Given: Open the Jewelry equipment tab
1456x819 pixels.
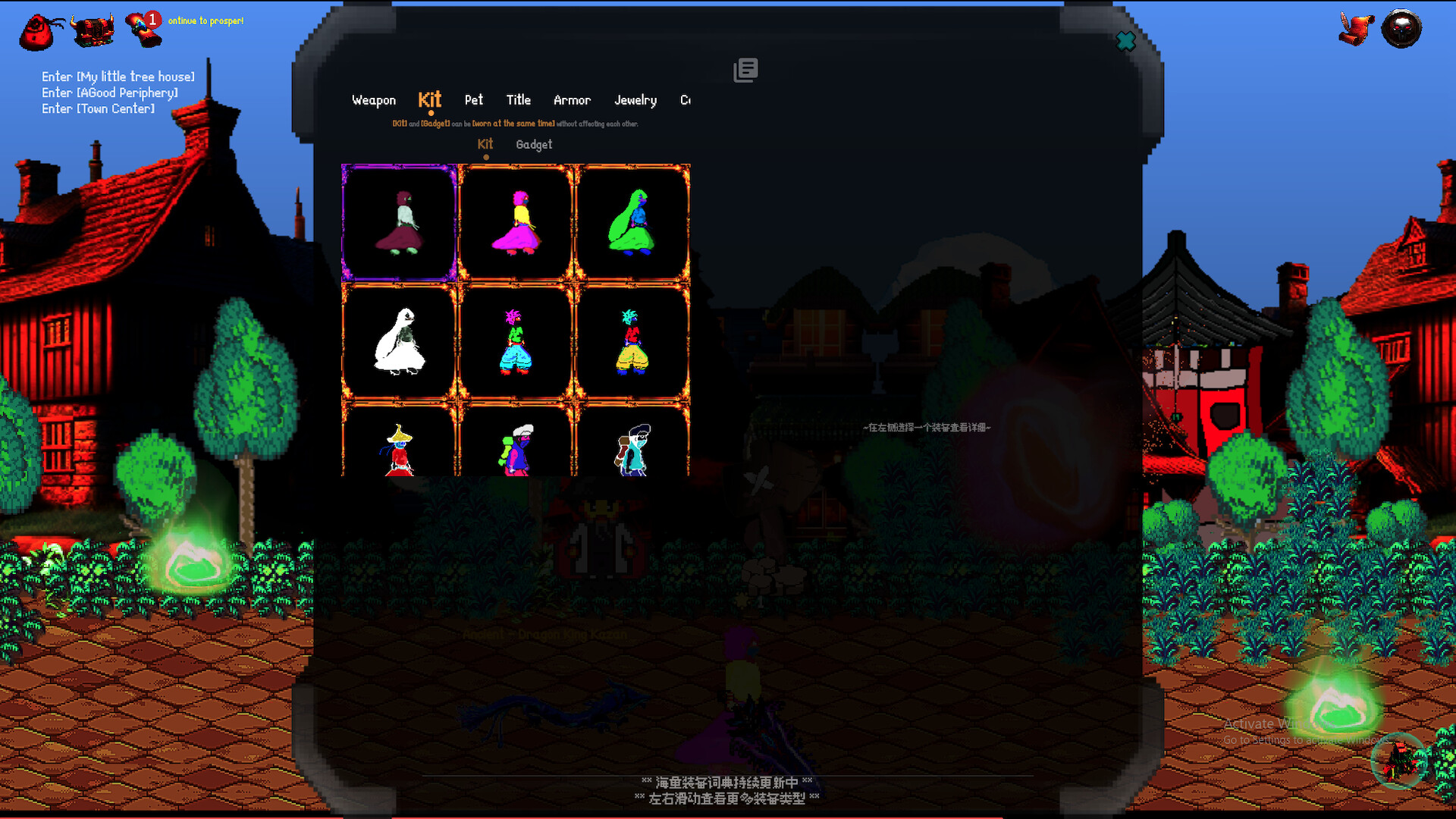Looking at the screenshot, I should tap(635, 99).
